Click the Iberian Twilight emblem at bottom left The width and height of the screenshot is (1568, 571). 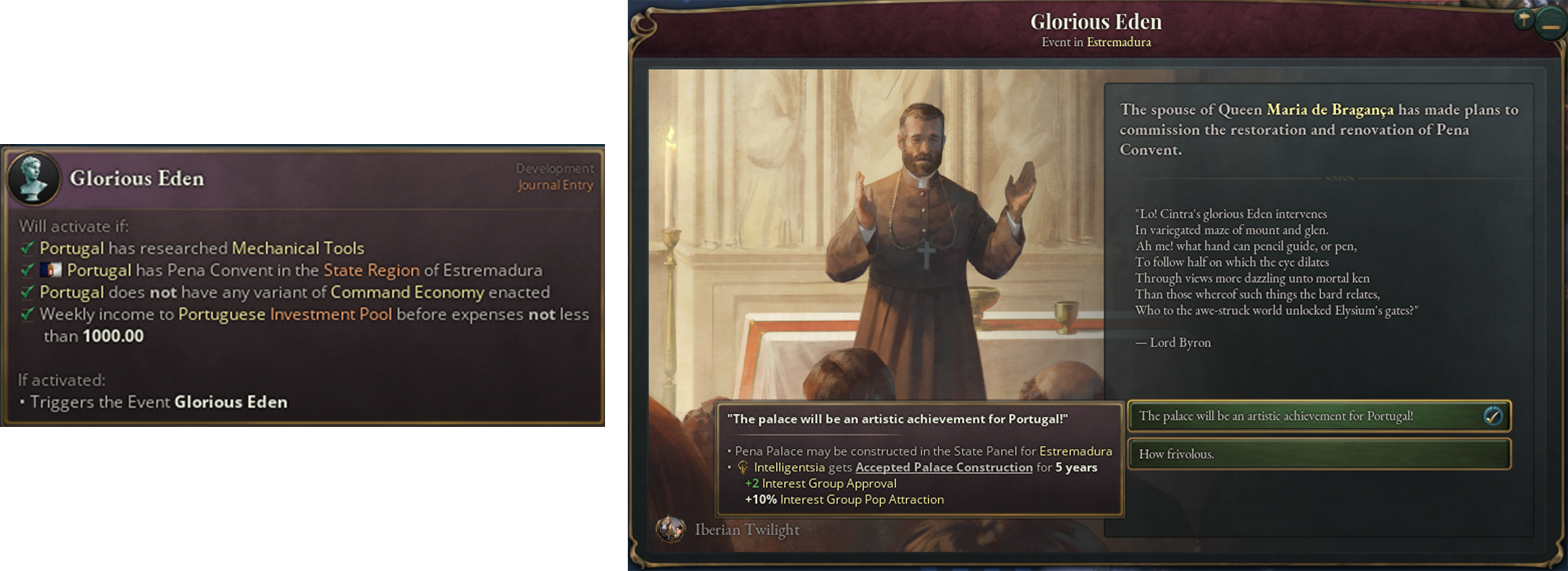[x=671, y=530]
